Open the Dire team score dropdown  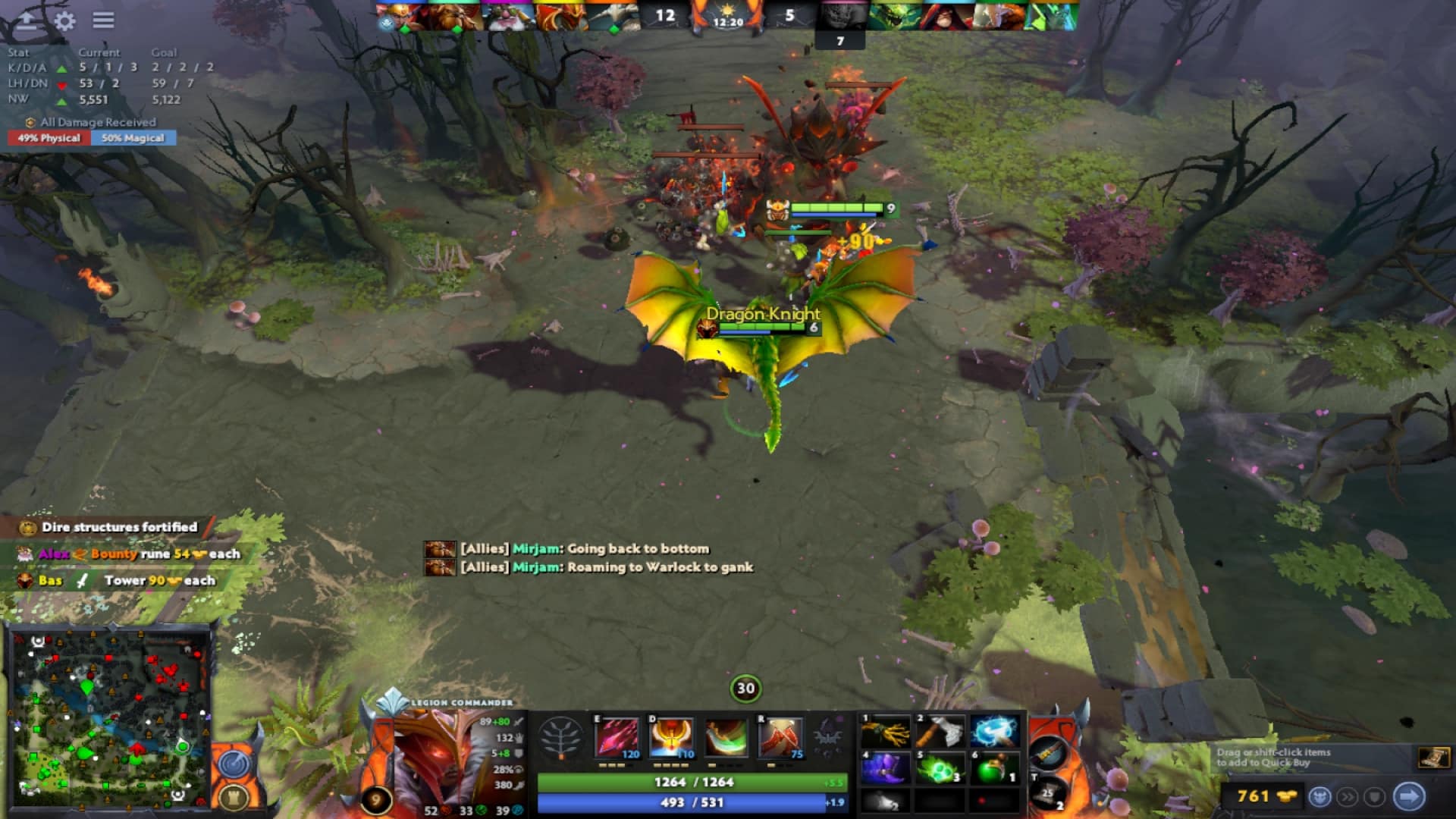point(789,13)
